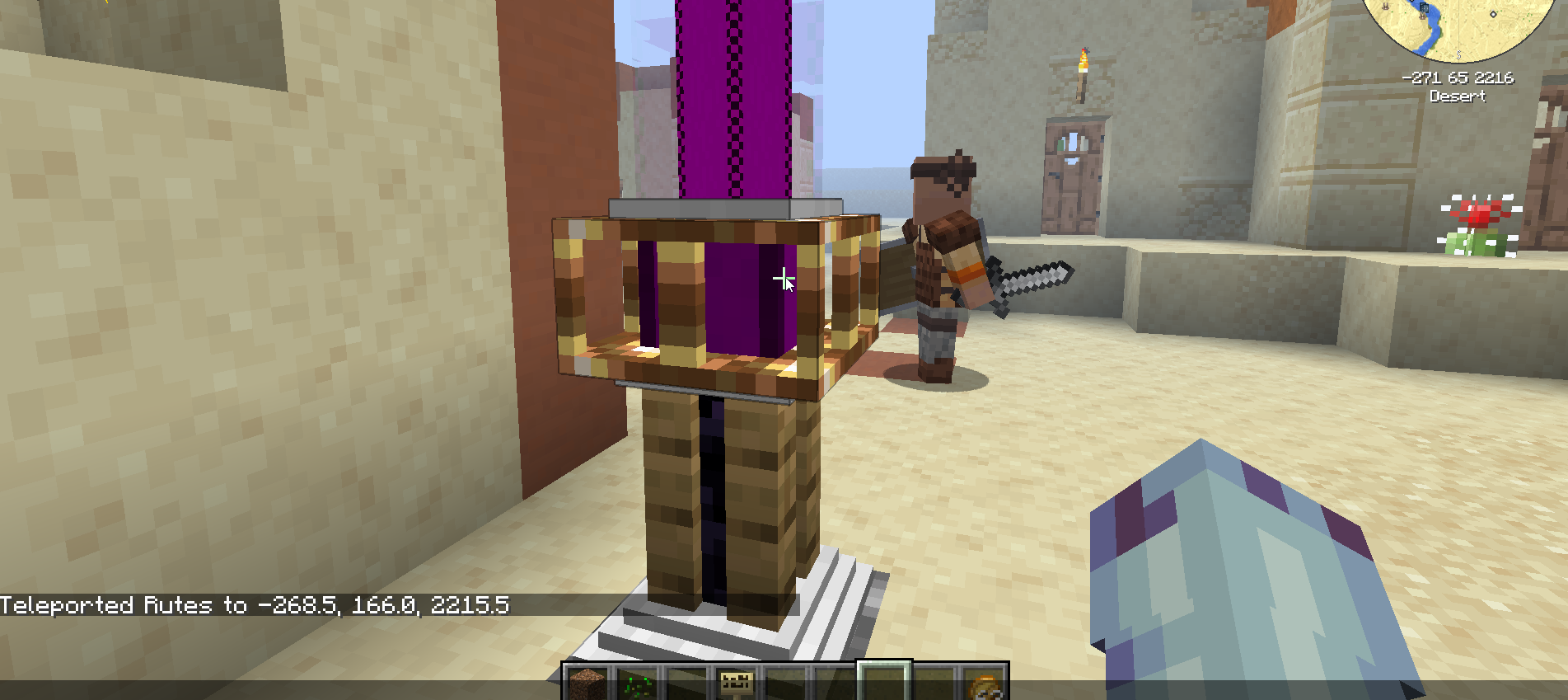The width and height of the screenshot is (1568, 700).
Task: Click the white waypoint dot on the minimap
Action: point(1493,14)
